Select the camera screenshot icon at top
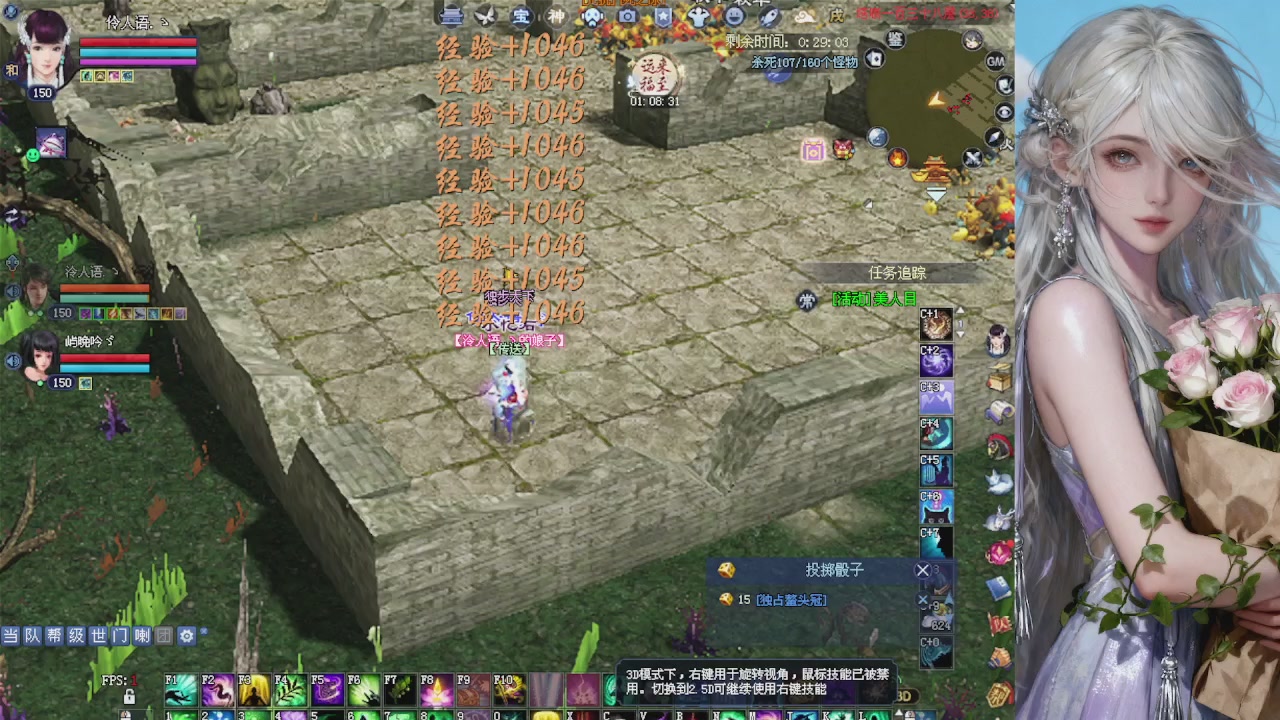 pyautogui.click(x=626, y=17)
